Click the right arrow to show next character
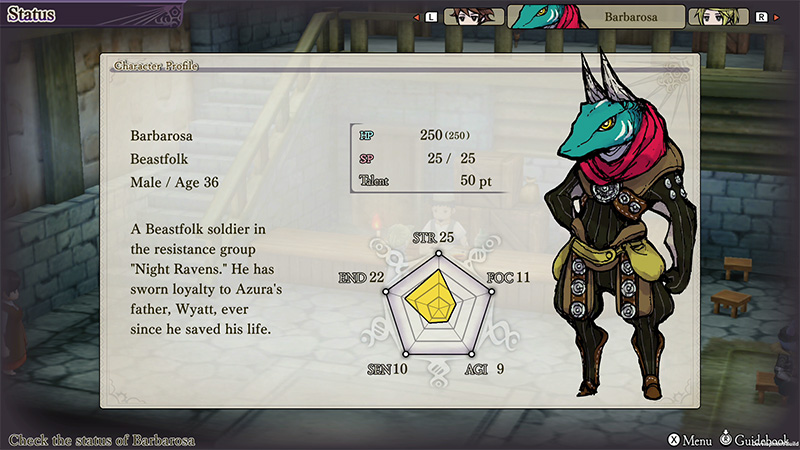This screenshot has height=450, width=800. pyautogui.click(x=777, y=17)
